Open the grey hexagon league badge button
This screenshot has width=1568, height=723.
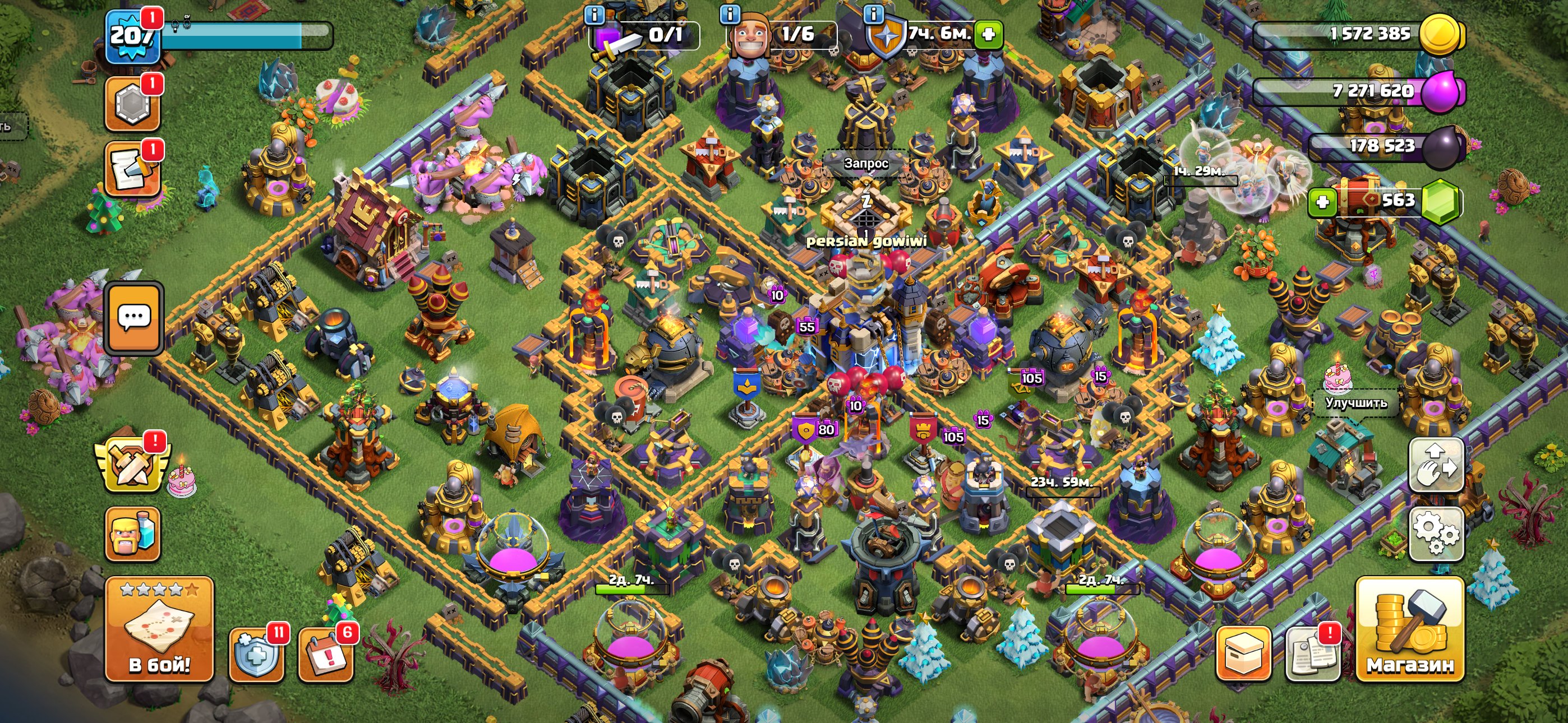pos(133,104)
